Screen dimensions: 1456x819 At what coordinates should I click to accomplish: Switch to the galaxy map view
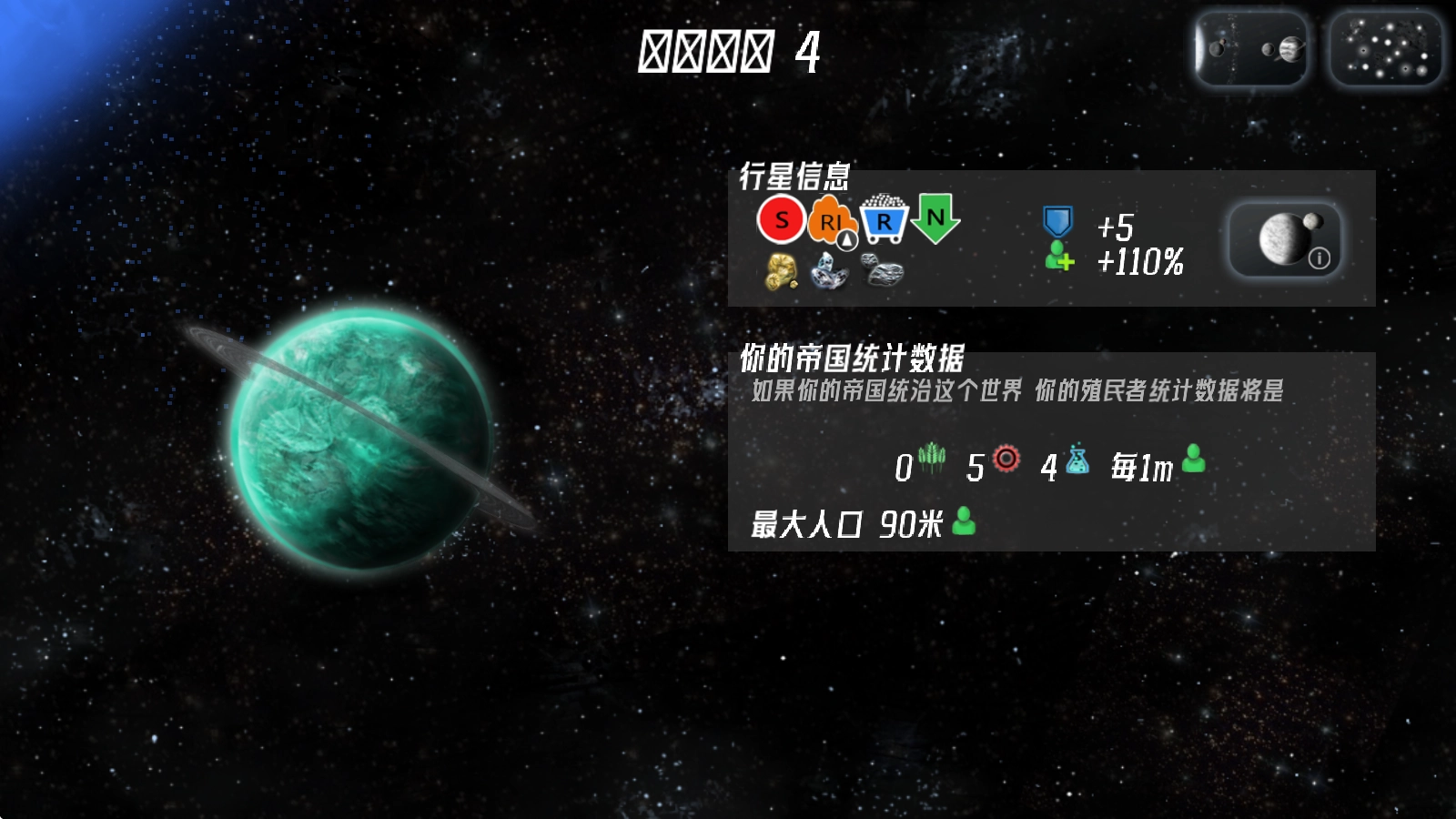coord(1384,48)
